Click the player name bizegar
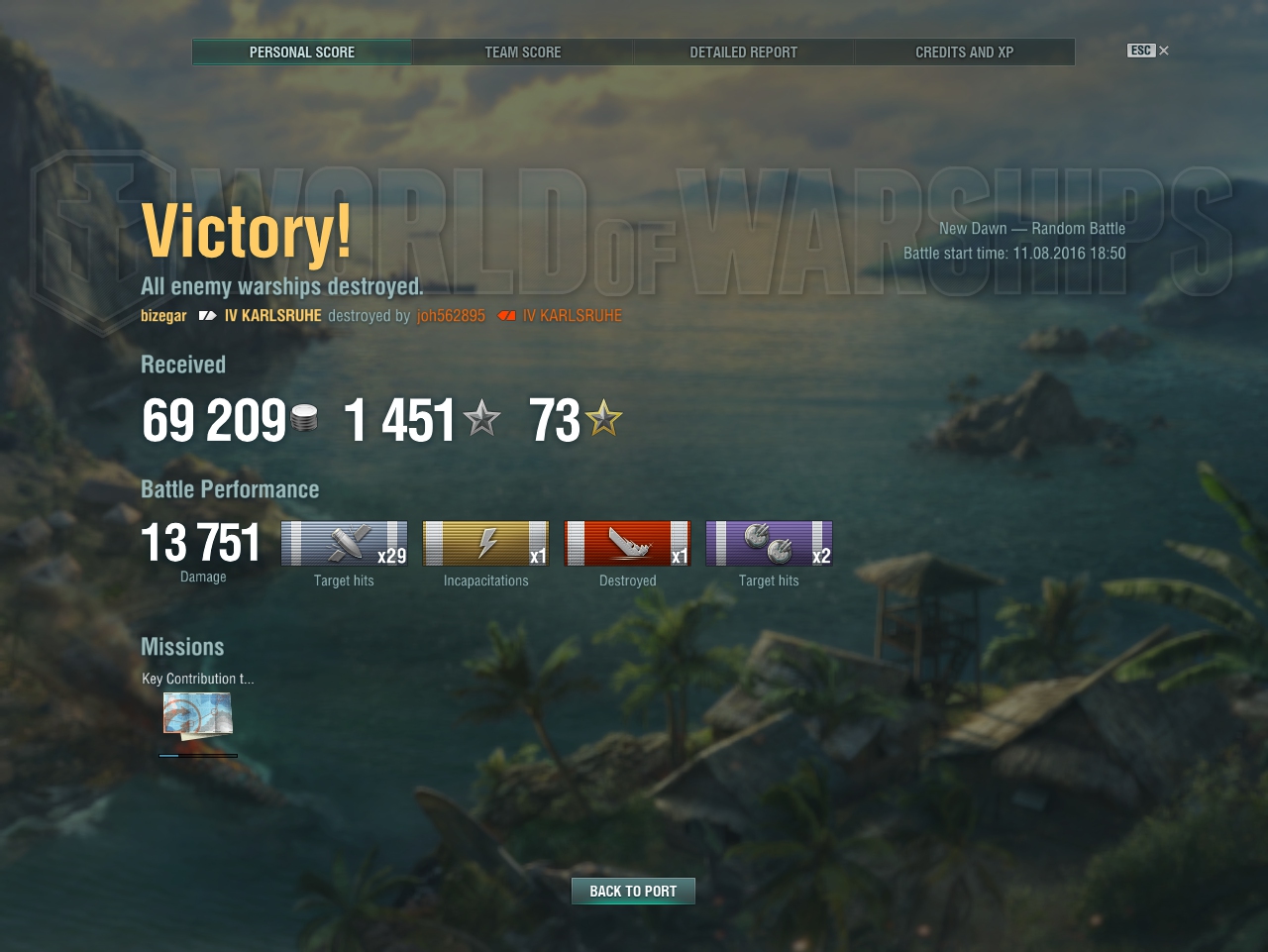Viewport: 1268px width, 952px height. [163, 315]
